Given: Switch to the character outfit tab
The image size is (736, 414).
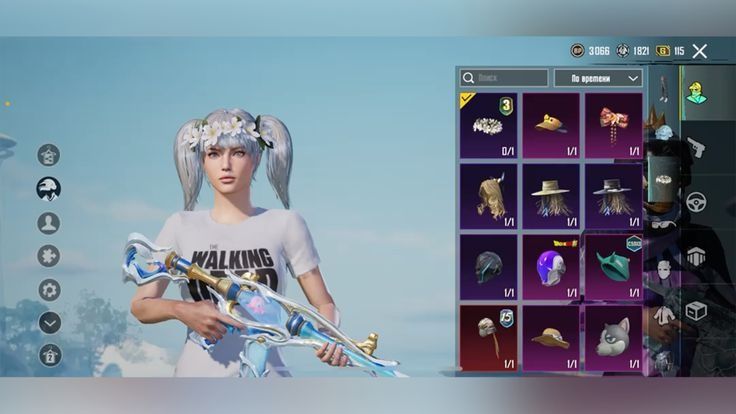Looking at the screenshot, I should point(695,92).
